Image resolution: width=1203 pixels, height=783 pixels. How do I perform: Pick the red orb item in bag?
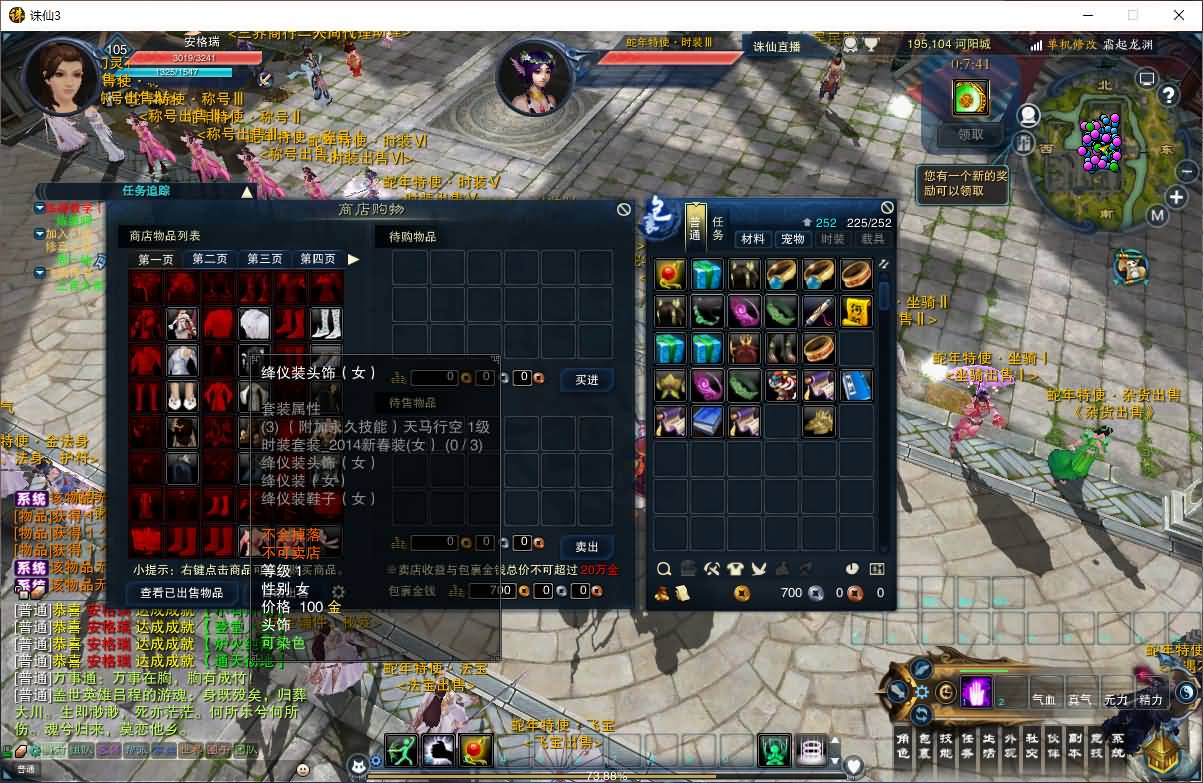point(670,274)
